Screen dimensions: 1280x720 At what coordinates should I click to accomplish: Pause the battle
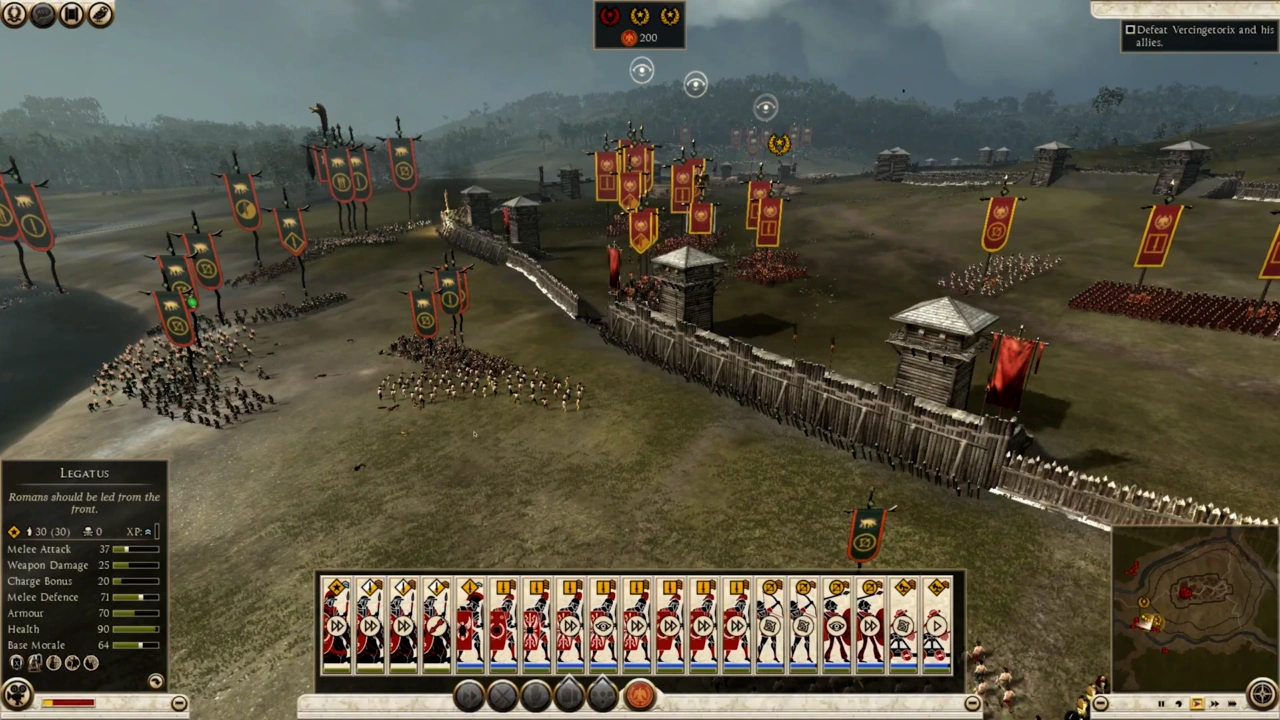(1161, 704)
